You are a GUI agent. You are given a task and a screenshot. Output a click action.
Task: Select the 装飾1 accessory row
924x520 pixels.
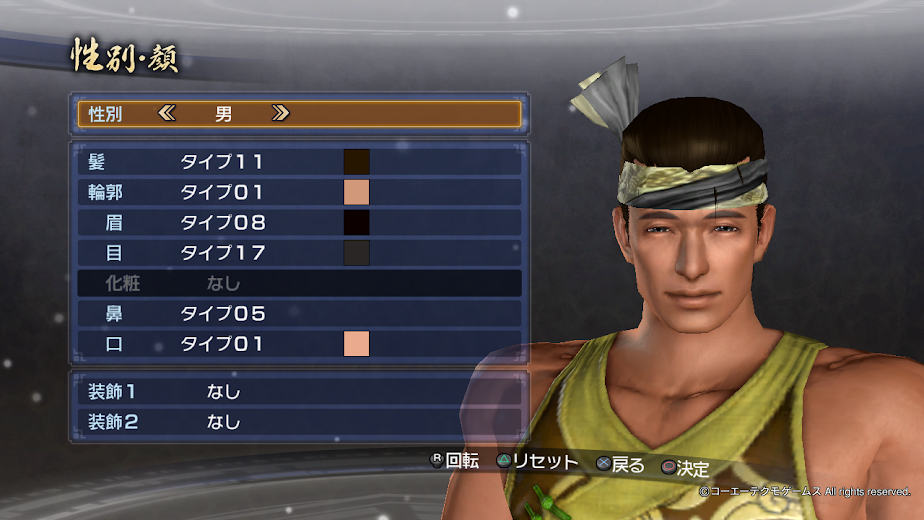(x=298, y=391)
